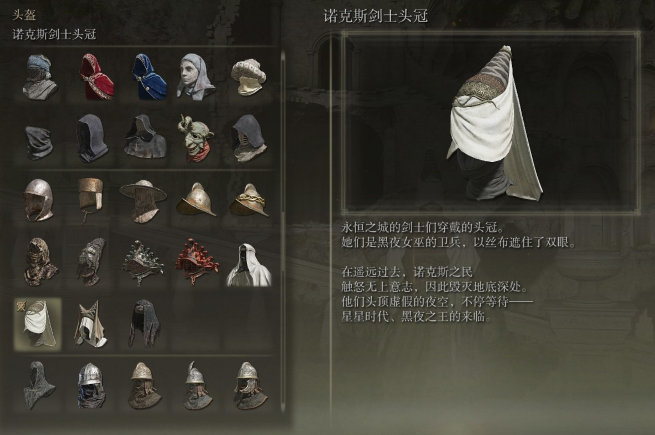Select the pale stone face mask
Image resolution: width=655 pixels, height=435 pixels.
(197, 76)
